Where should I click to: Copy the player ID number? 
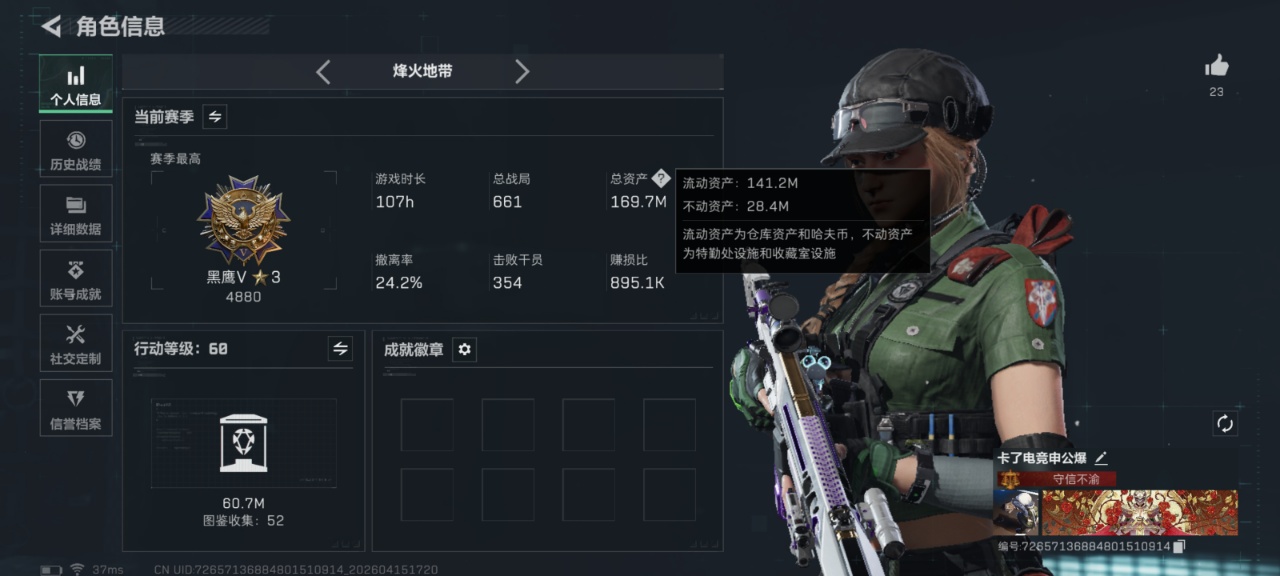(1180, 546)
